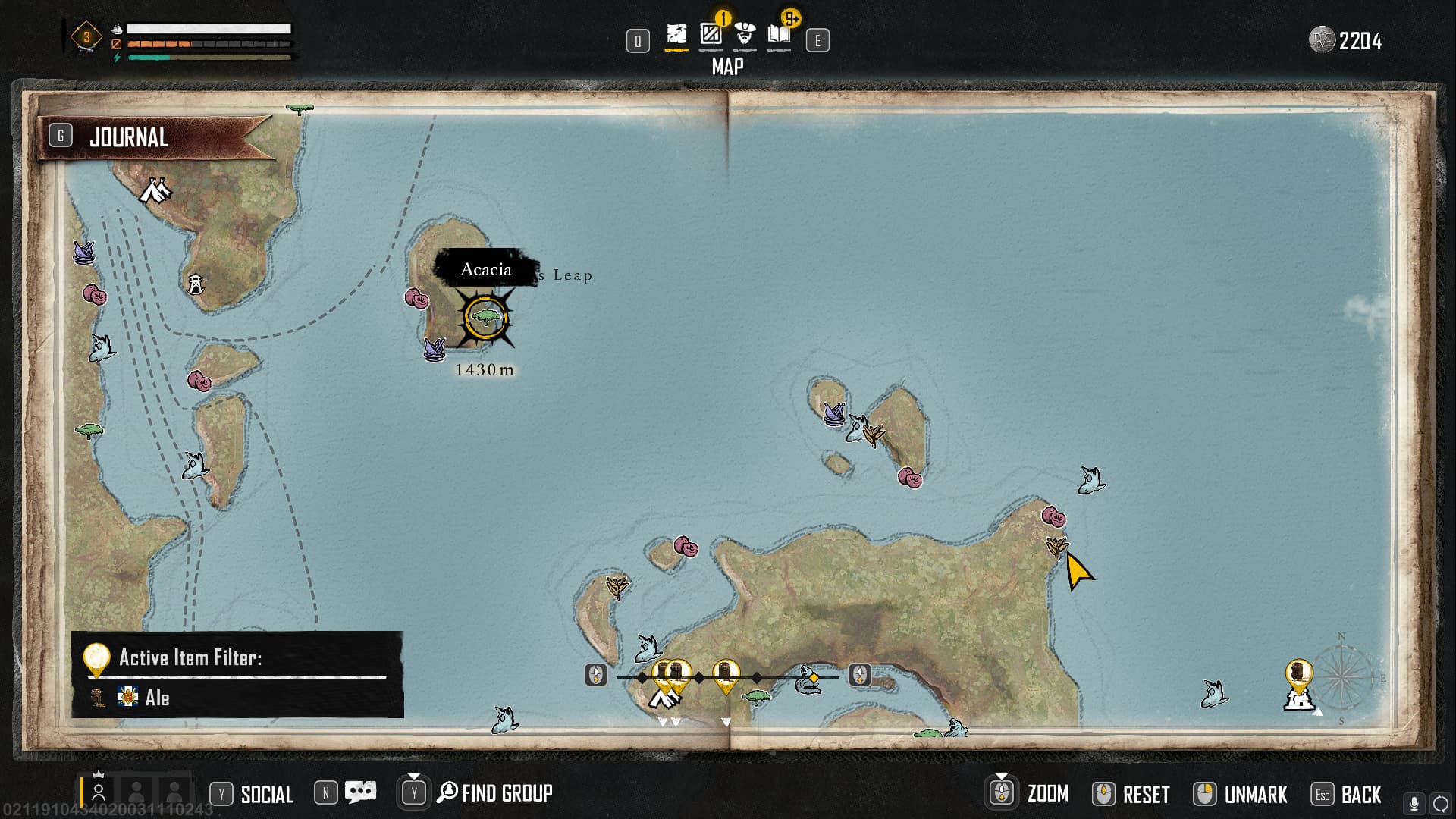Select the shipwreck icon beside Acacia island
Viewport: 1456px width, 819px height.
point(435,349)
